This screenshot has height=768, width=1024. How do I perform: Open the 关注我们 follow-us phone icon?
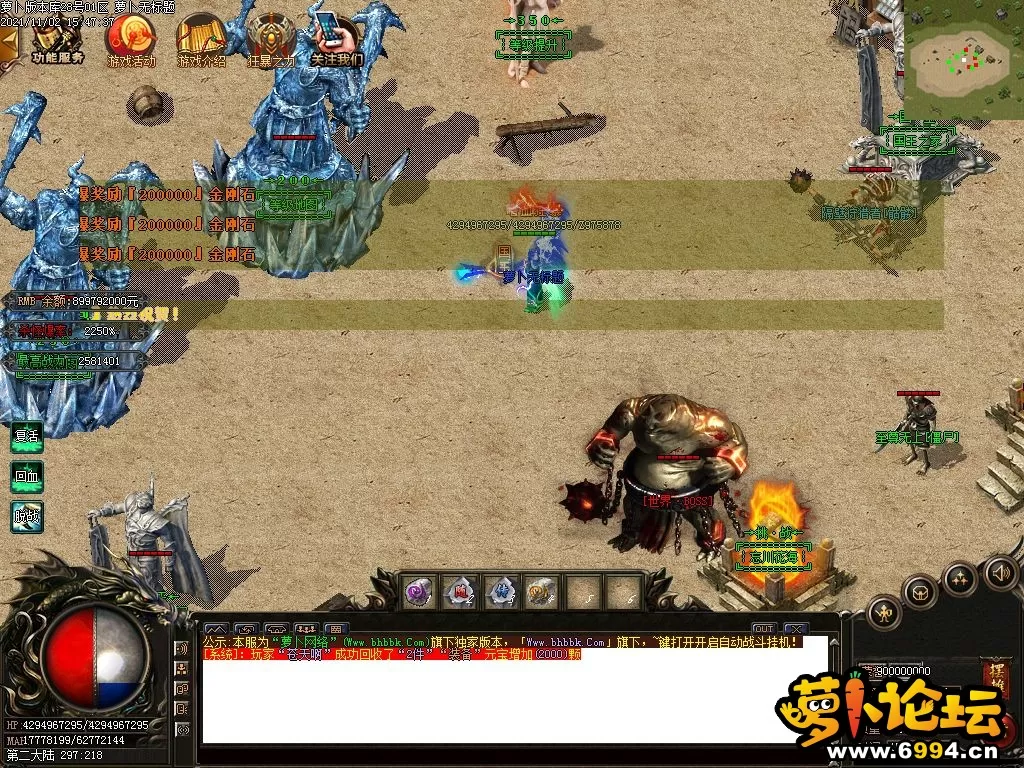point(337,39)
